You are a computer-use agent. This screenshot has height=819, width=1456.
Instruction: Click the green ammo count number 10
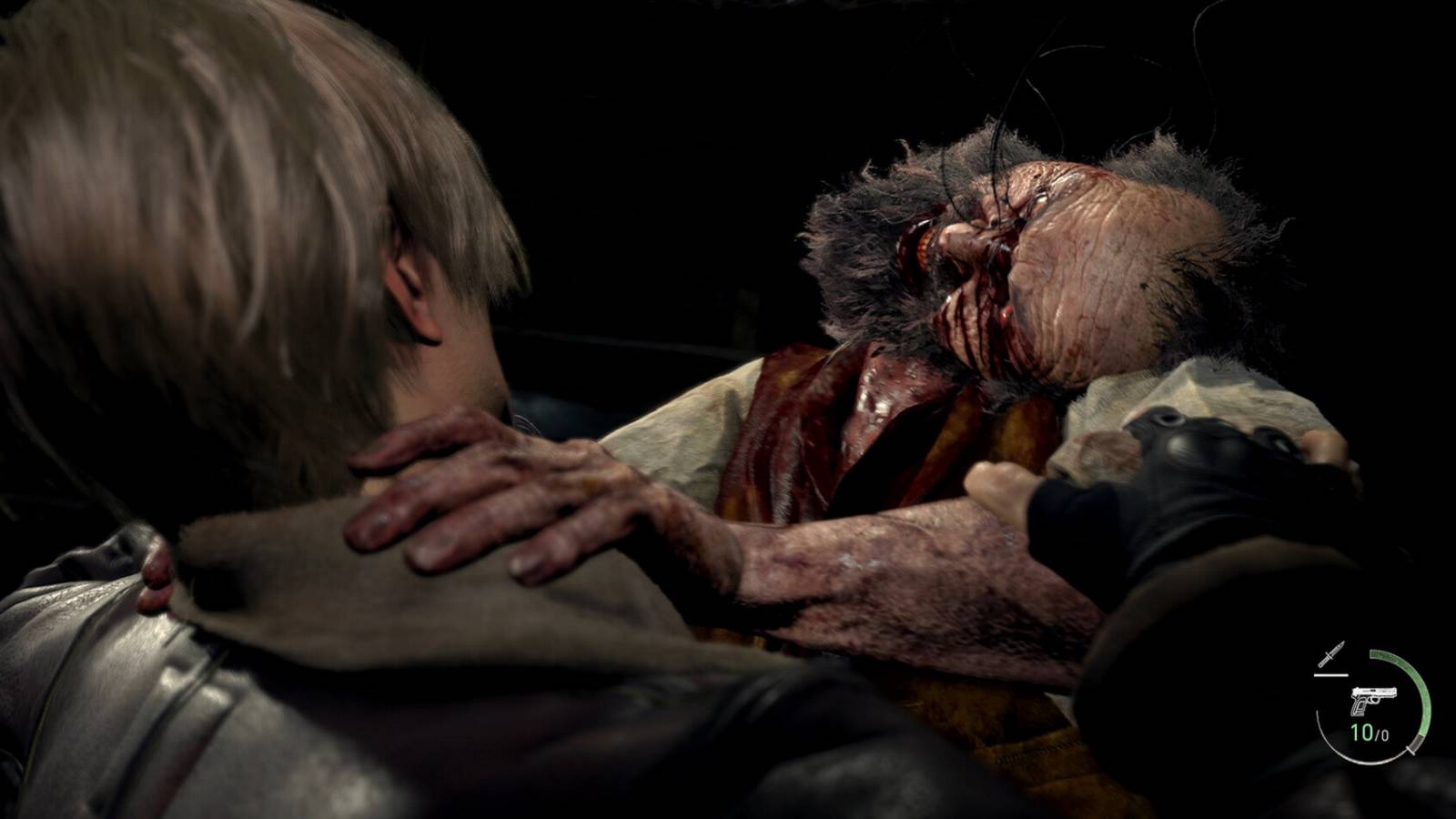[1361, 732]
